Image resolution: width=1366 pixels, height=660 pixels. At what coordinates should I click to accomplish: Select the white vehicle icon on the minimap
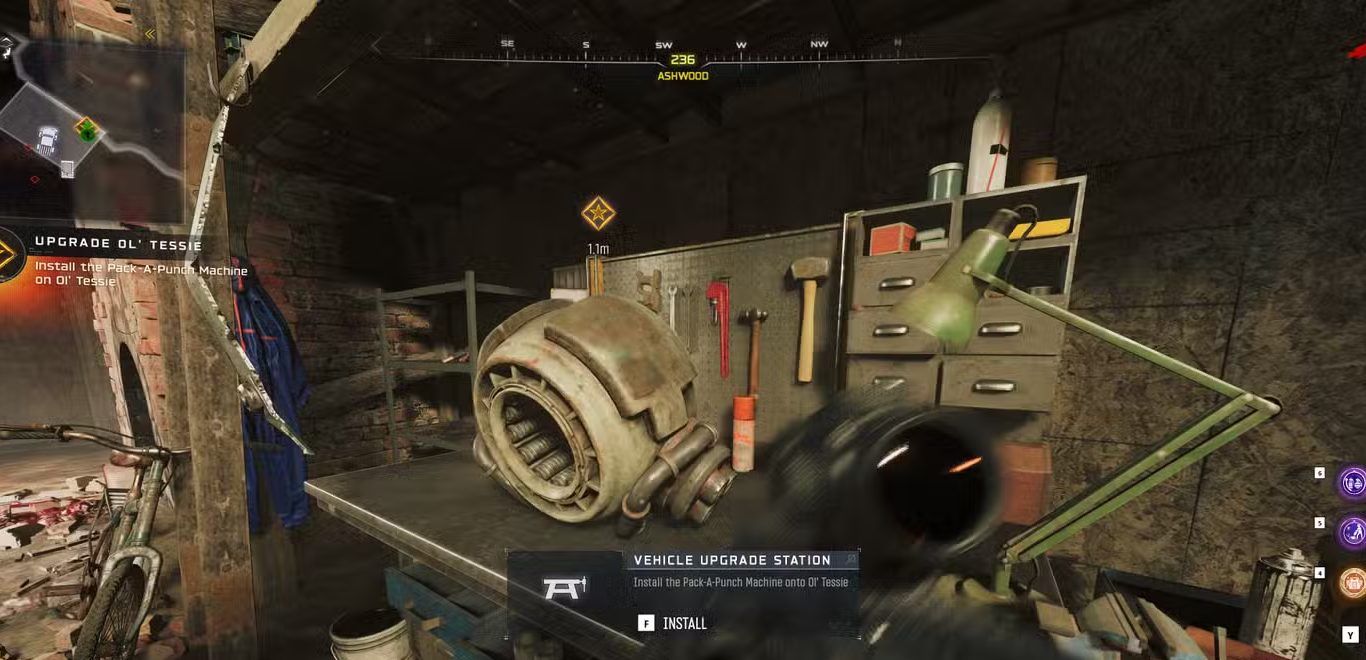click(47, 140)
